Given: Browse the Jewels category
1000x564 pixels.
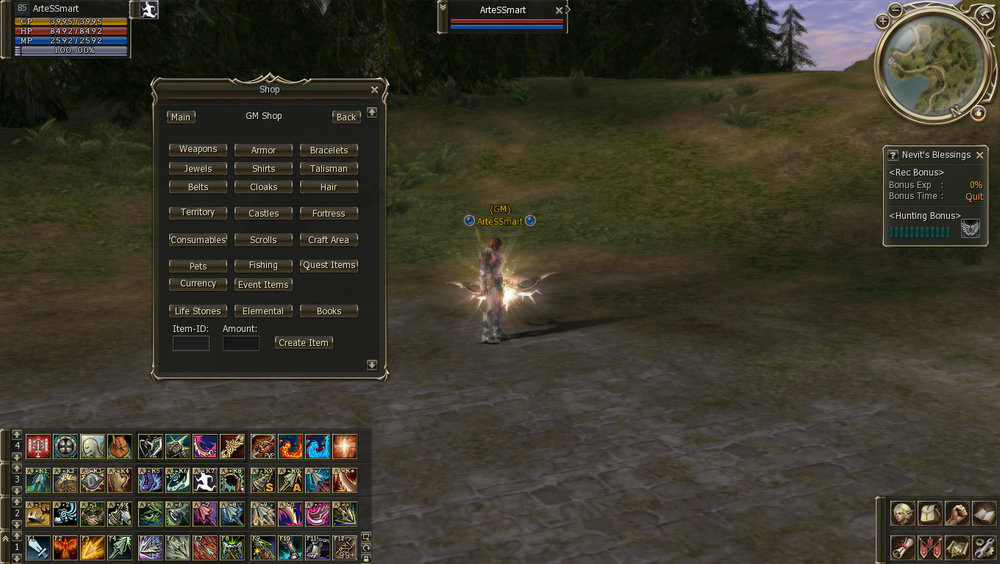Looking at the screenshot, I should (198, 169).
